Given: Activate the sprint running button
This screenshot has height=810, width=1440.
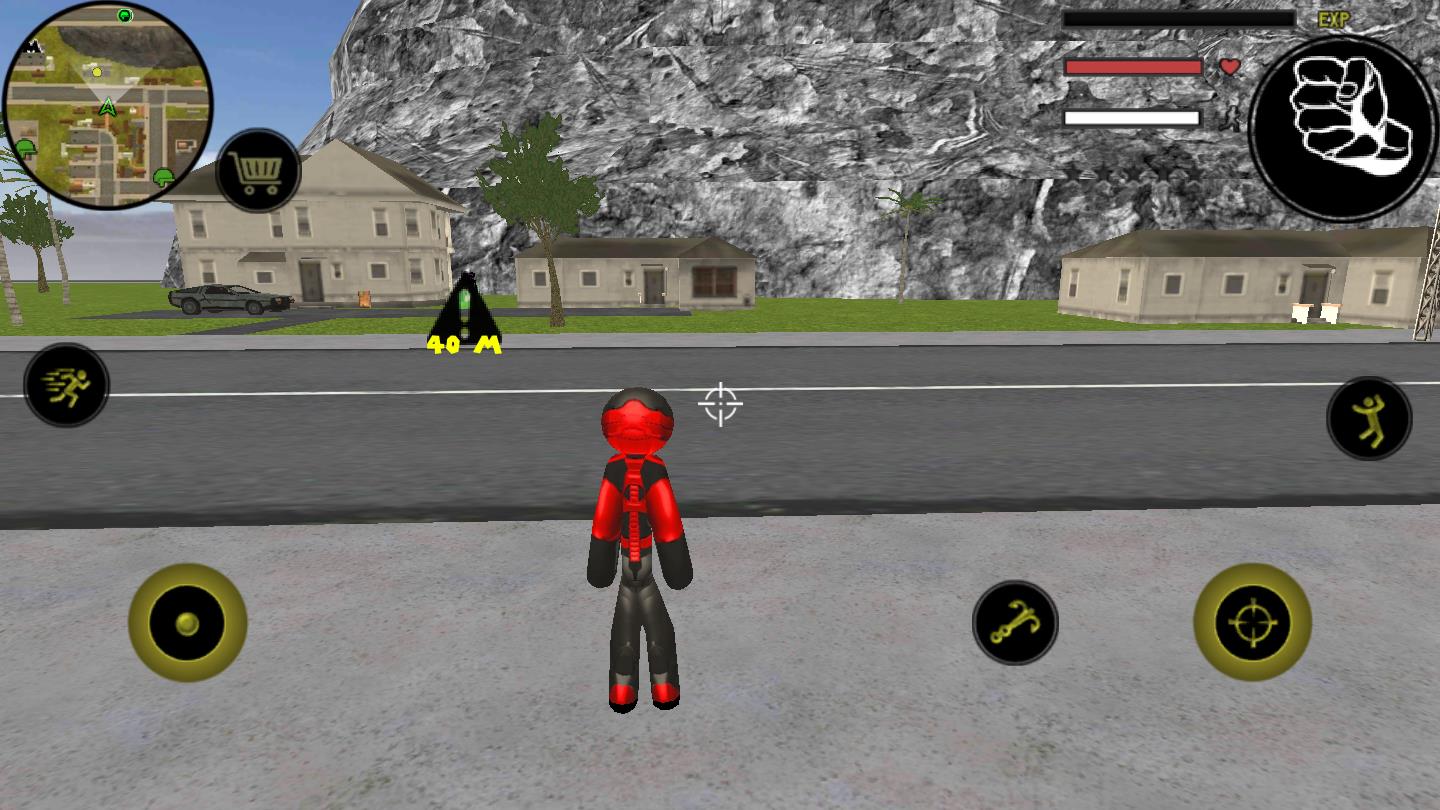Looking at the screenshot, I should pos(66,385).
